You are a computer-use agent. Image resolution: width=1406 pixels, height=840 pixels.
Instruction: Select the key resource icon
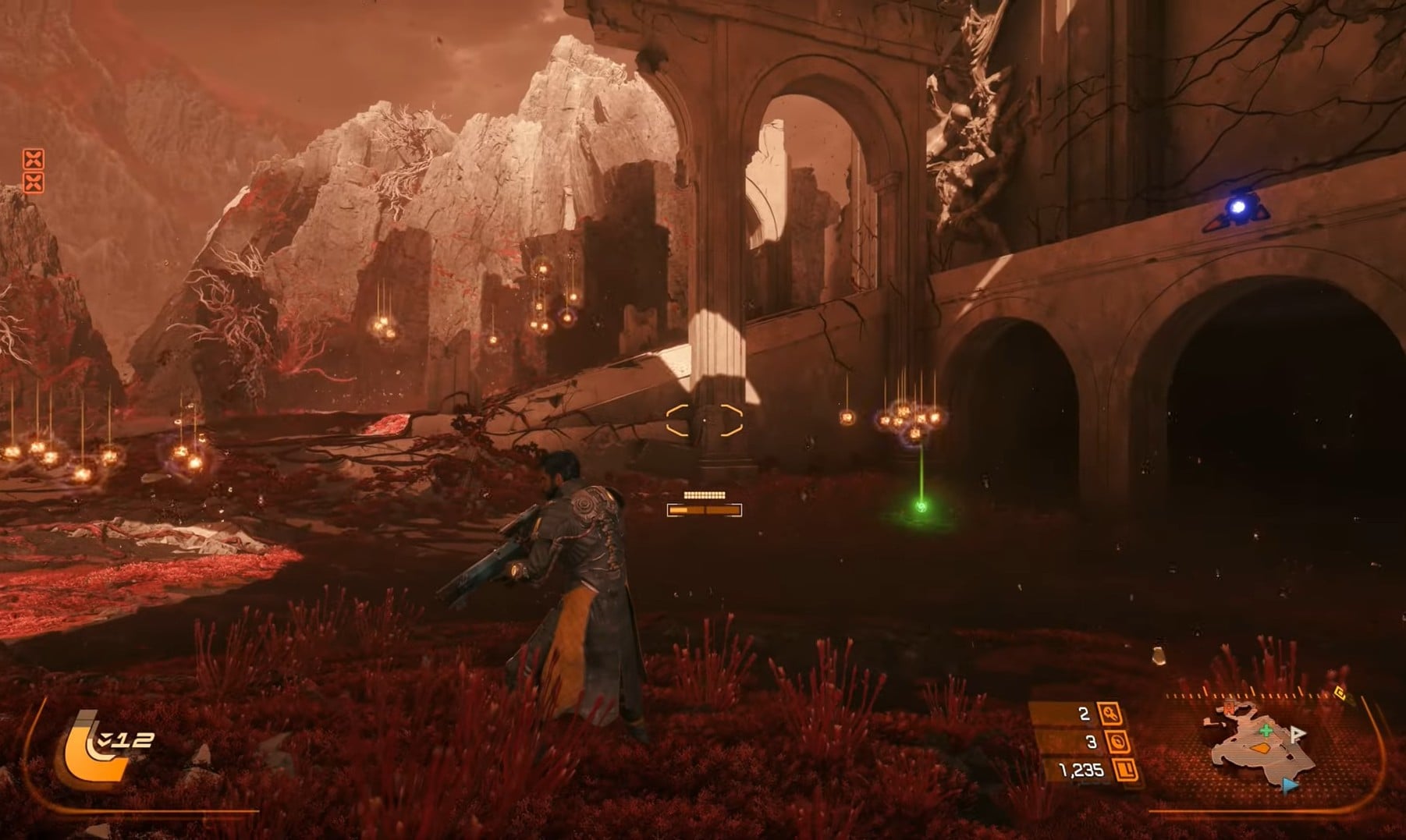click(x=1110, y=713)
